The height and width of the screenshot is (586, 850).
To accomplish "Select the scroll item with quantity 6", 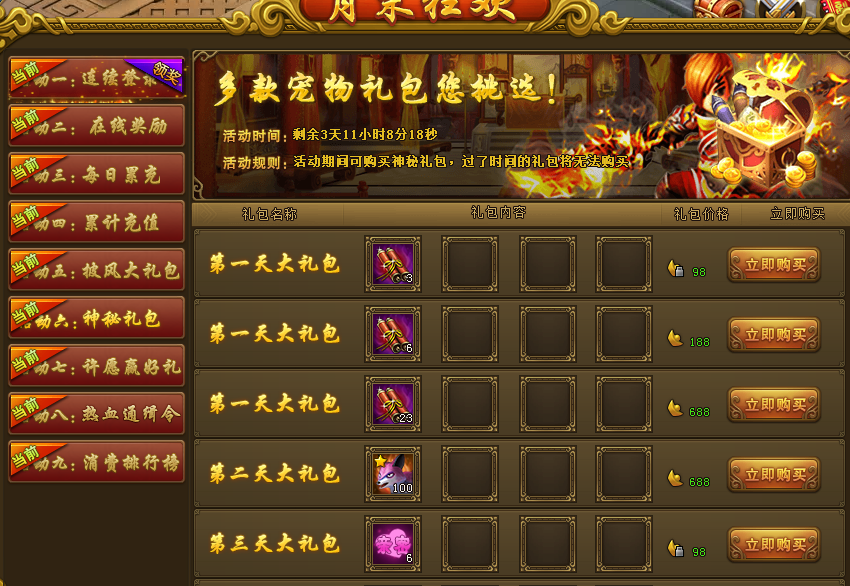I will coord(393,334).
